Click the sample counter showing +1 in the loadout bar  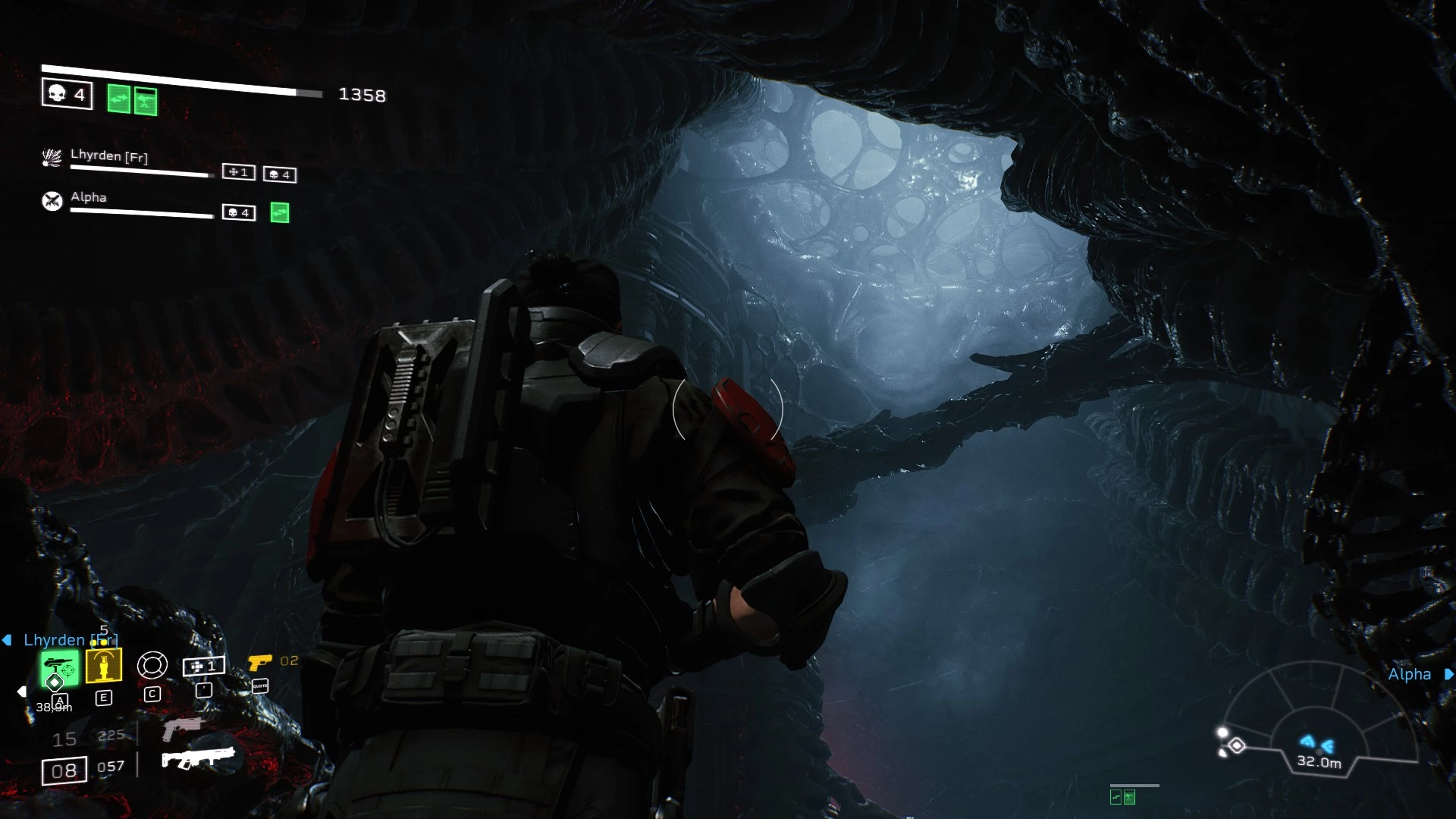click(202, 666)
